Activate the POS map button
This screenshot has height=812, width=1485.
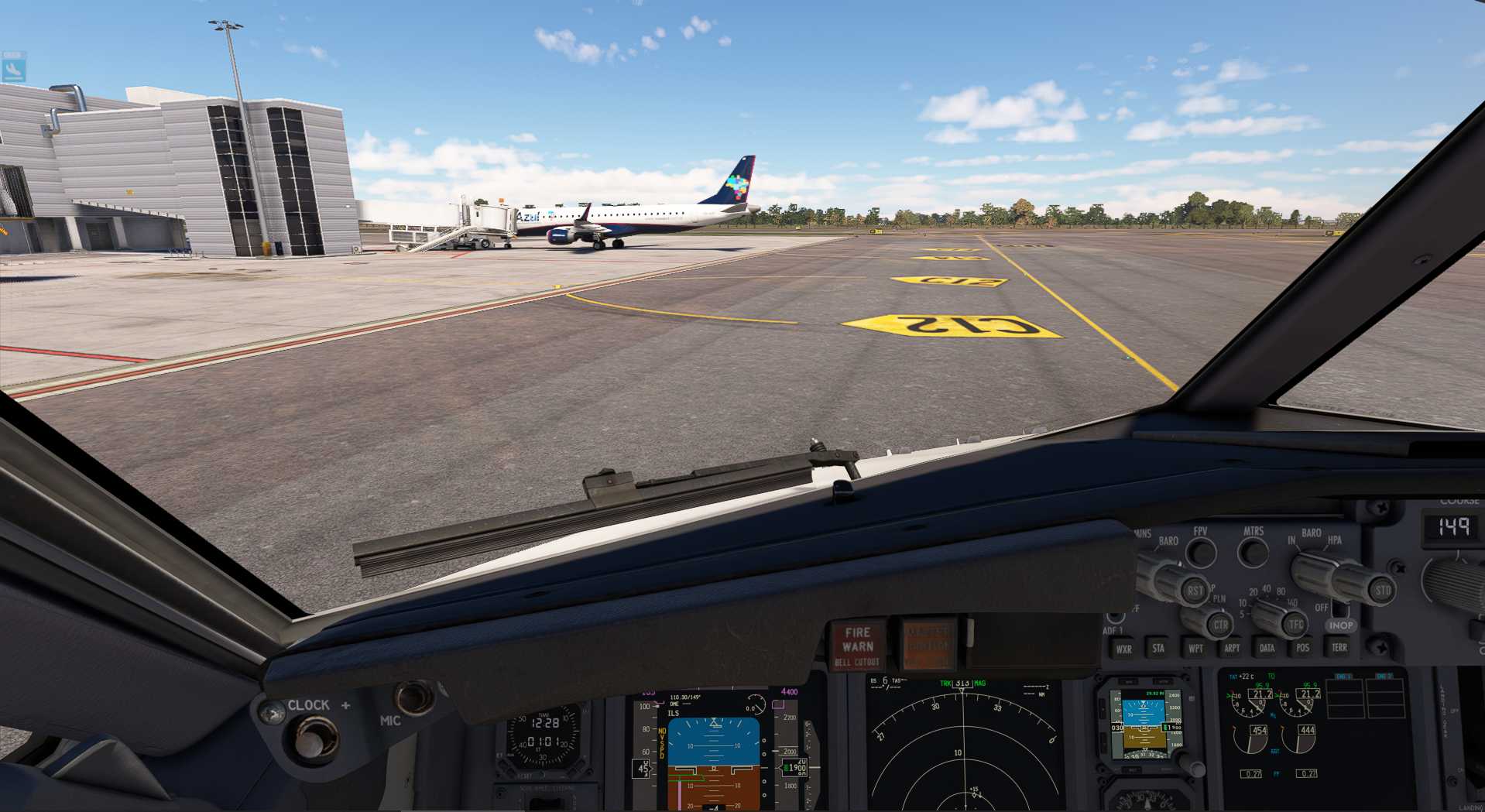click(x=1303, y=648)
